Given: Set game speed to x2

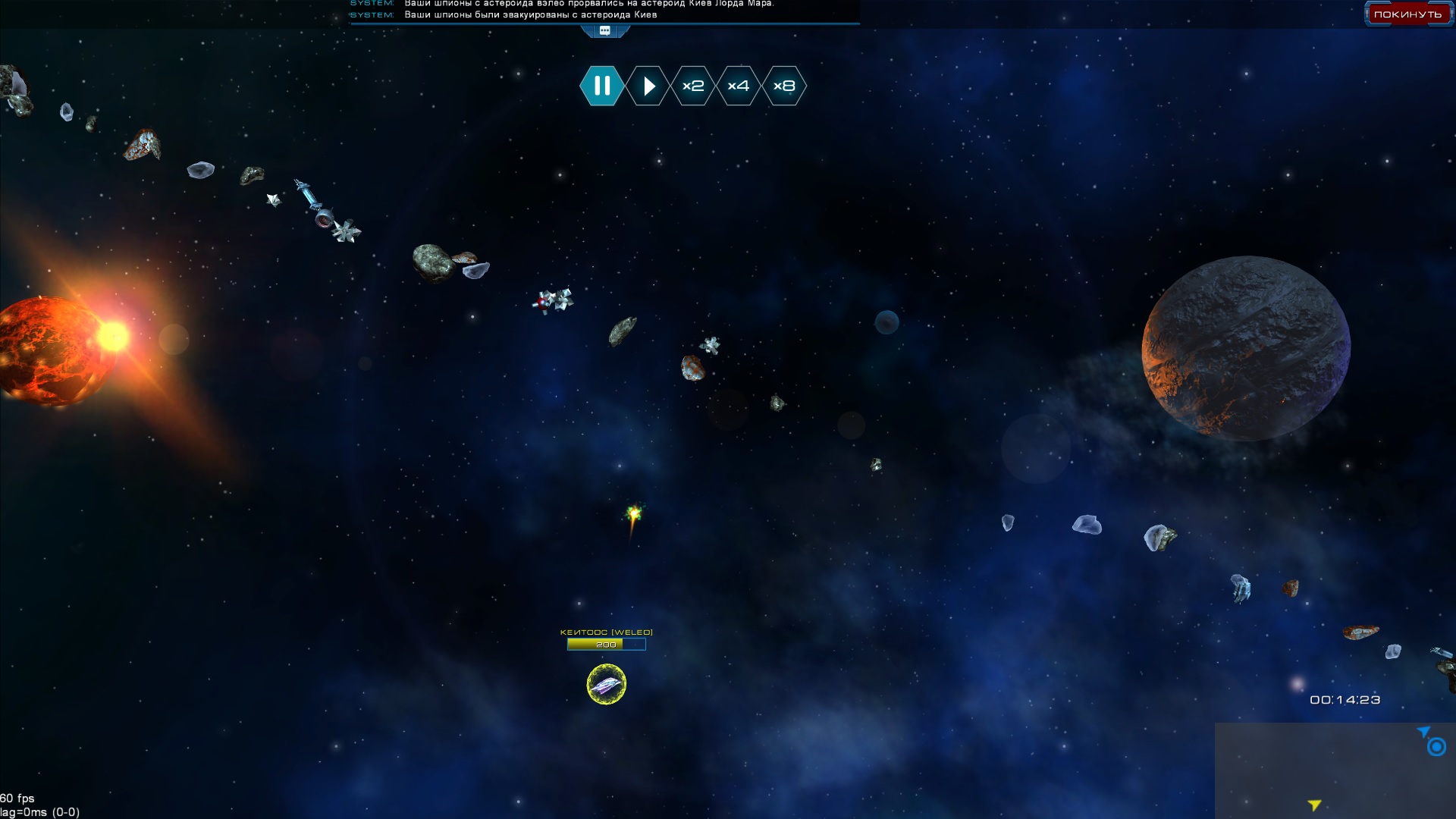Looking at the screenshot, I should coord(693,86).
